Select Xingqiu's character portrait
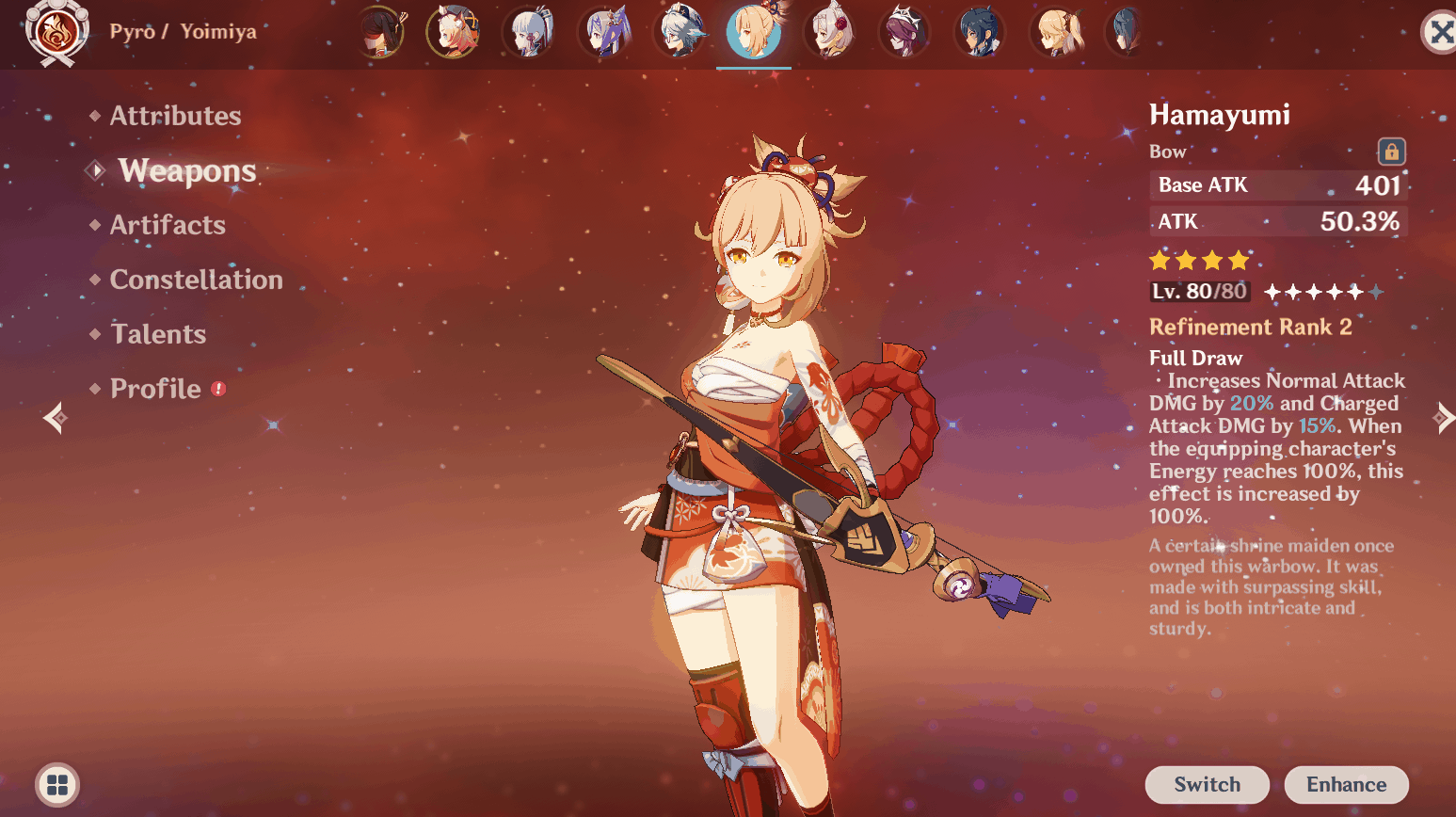1456x817 pixels. [979, 31]
